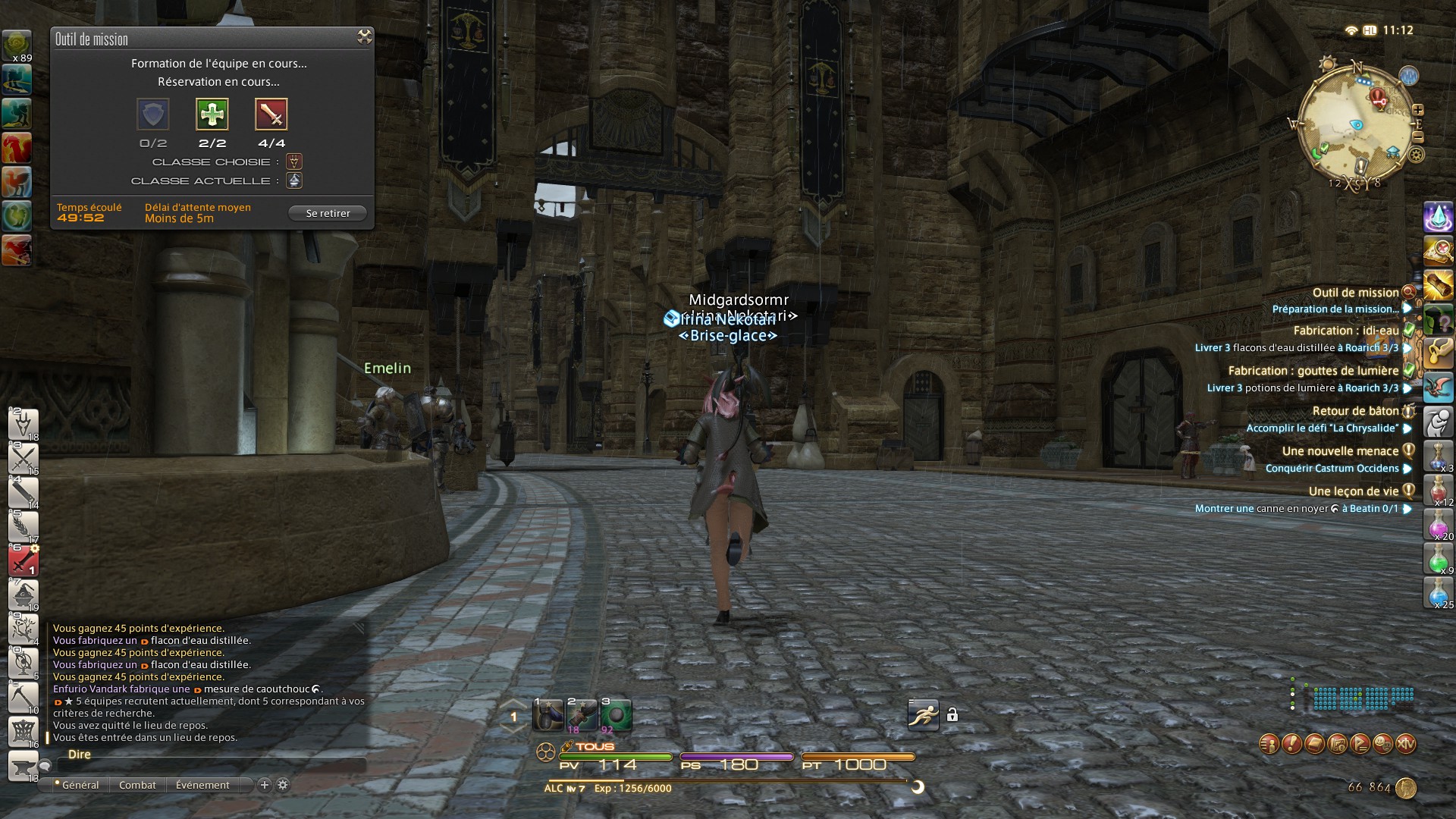
Task: Add a new chat tab with plus button
Action: [265, 785]
